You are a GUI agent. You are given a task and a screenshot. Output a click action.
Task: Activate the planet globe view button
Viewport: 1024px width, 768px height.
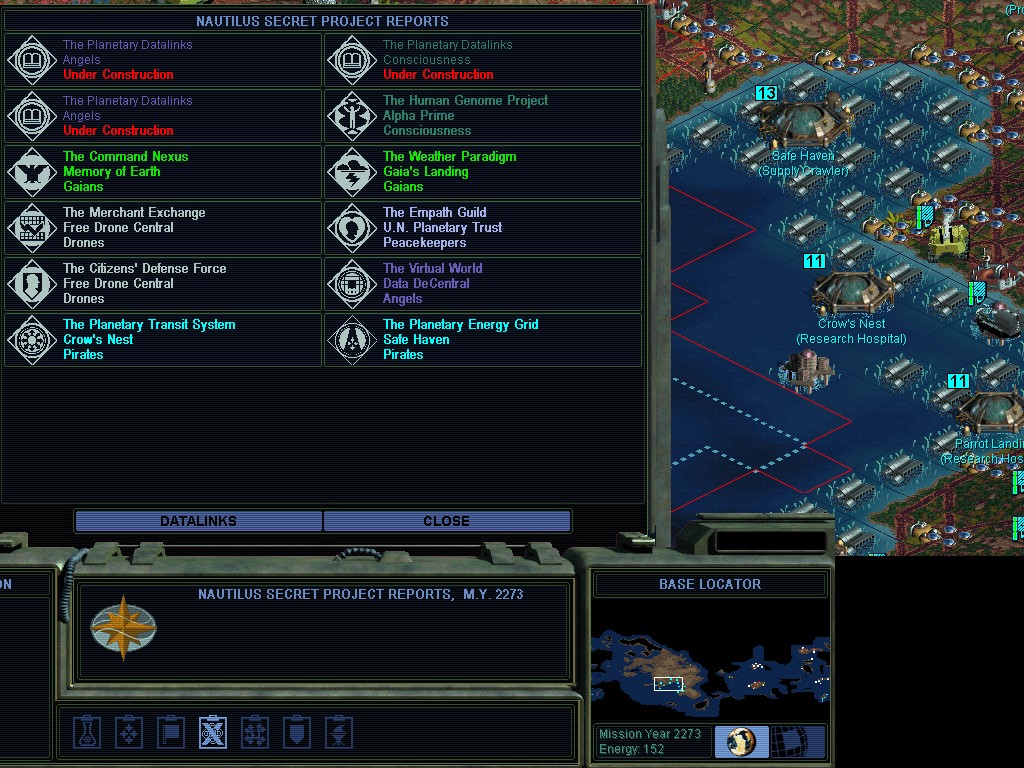coord(741,742)
